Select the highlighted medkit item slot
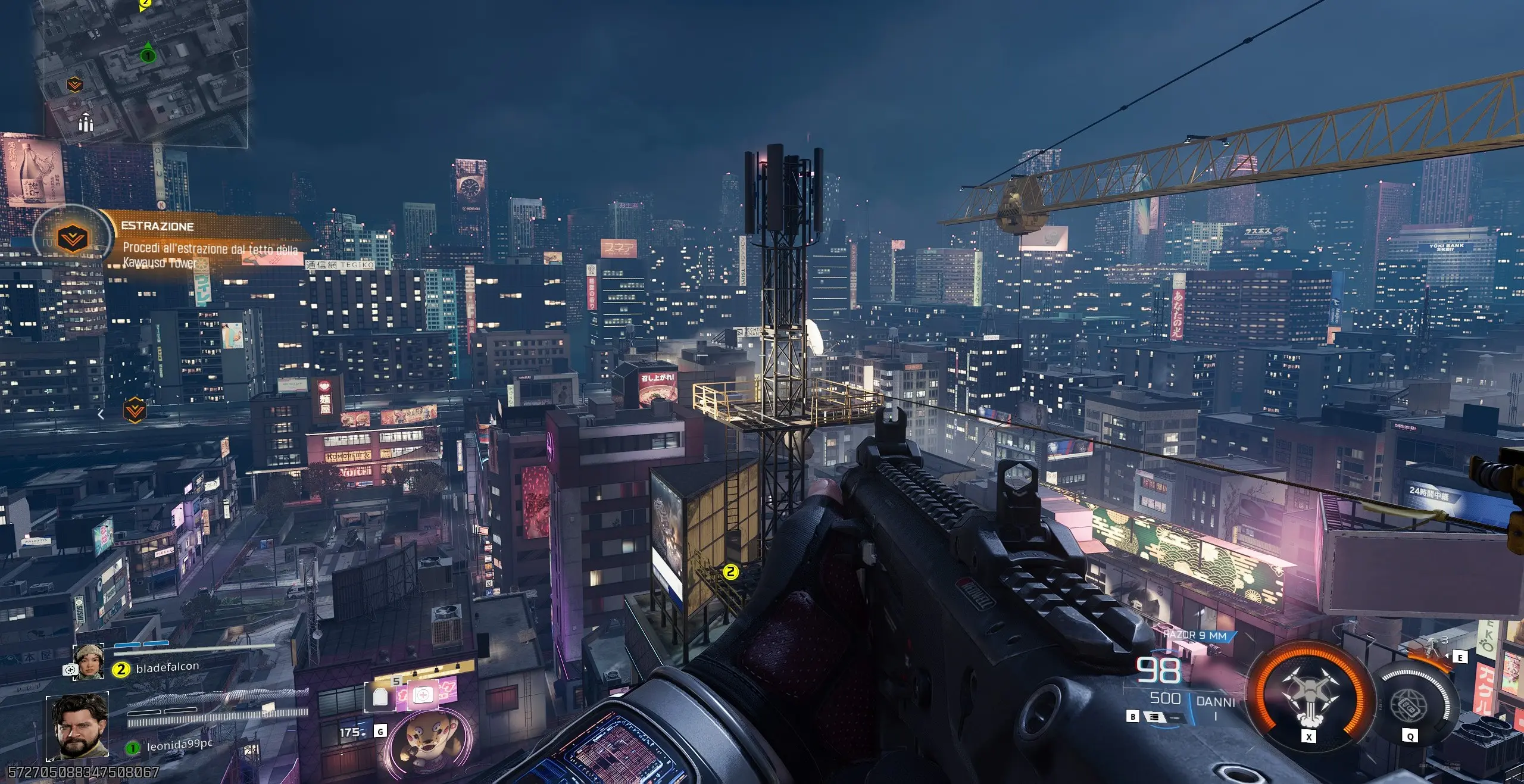1524x784 pixels. tap(422, 695)
